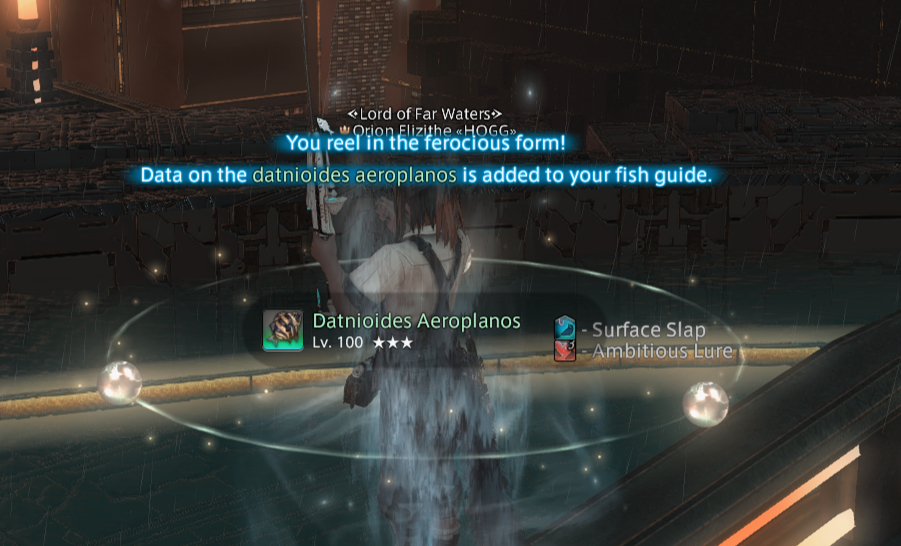
Task: Select the Surface Slap status icon
Action: pyautogui.click(x=565, y=329)
